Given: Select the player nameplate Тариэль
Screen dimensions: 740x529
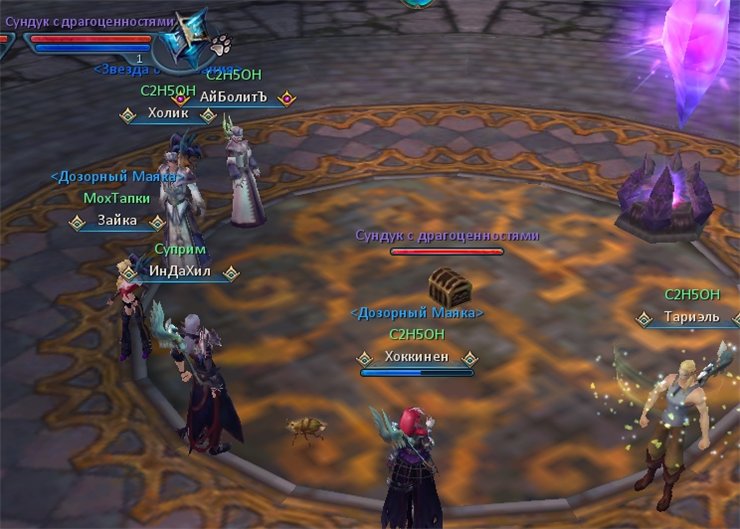Looking at the screenshot, I should pyautogui.click(x=691, y=318).
